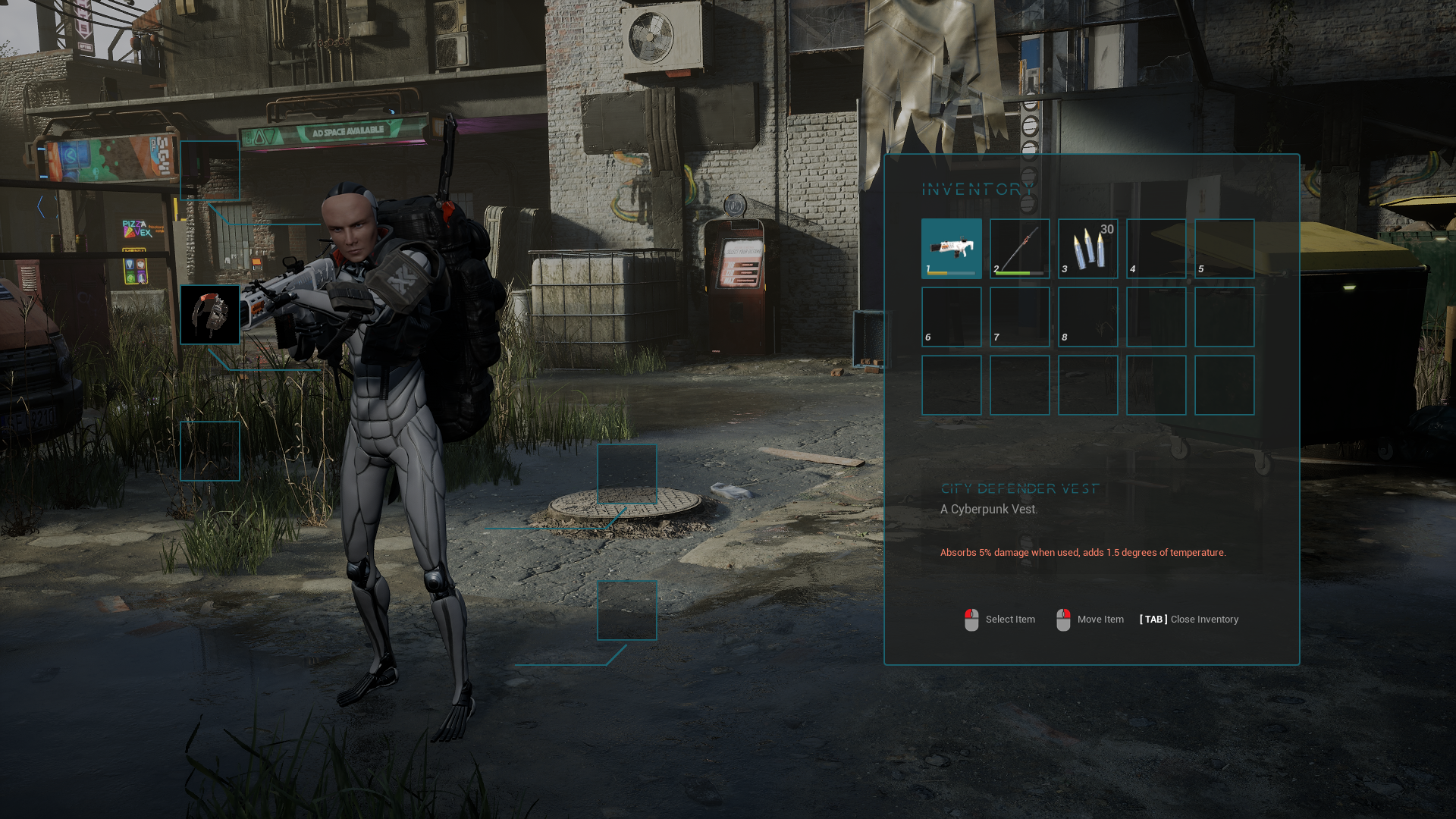
Task: Click the stack of 30 bullets in slot 3
Action: pos(1087,249)
